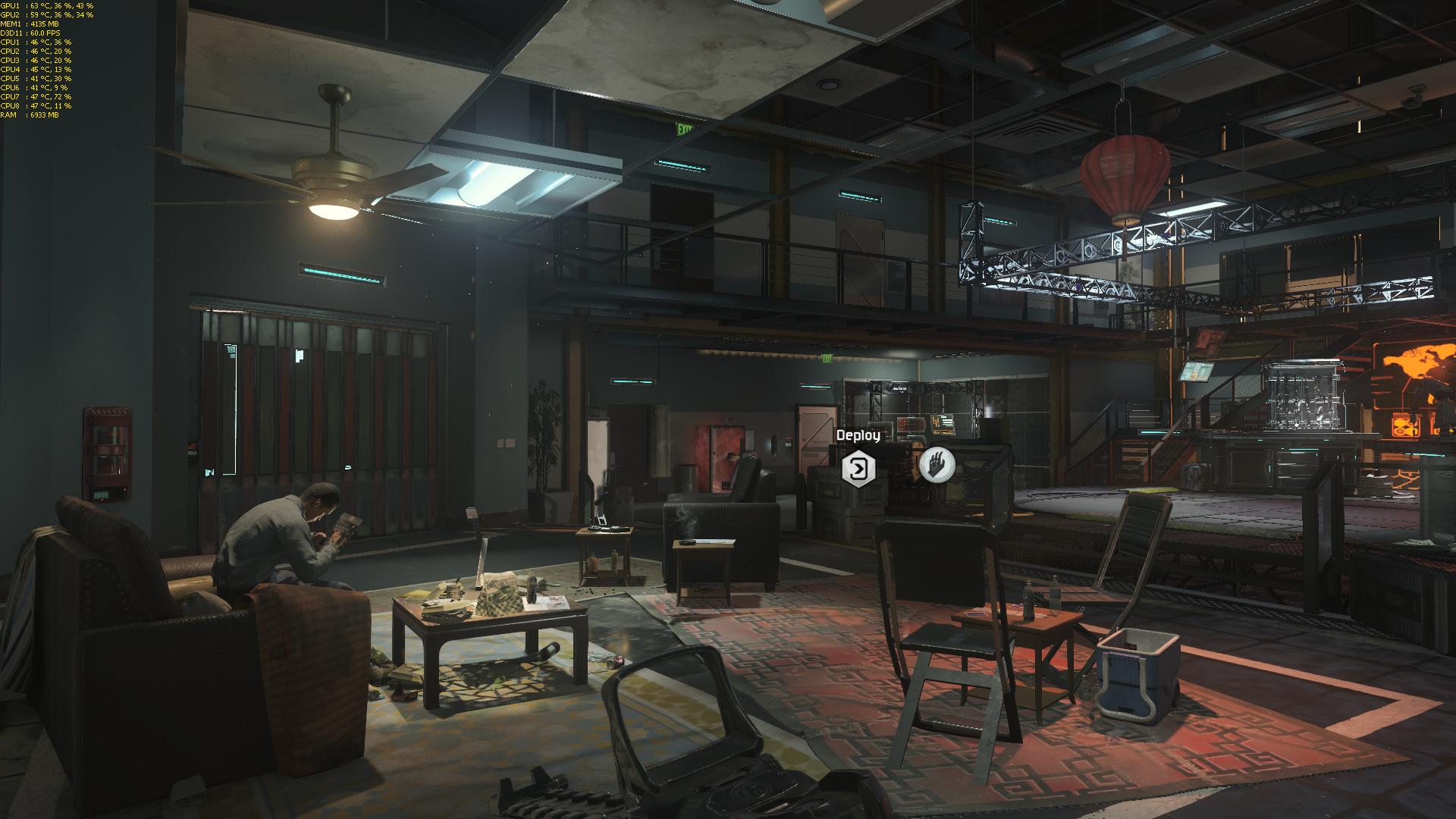Click the round robotic hand marker

(937, 464)
